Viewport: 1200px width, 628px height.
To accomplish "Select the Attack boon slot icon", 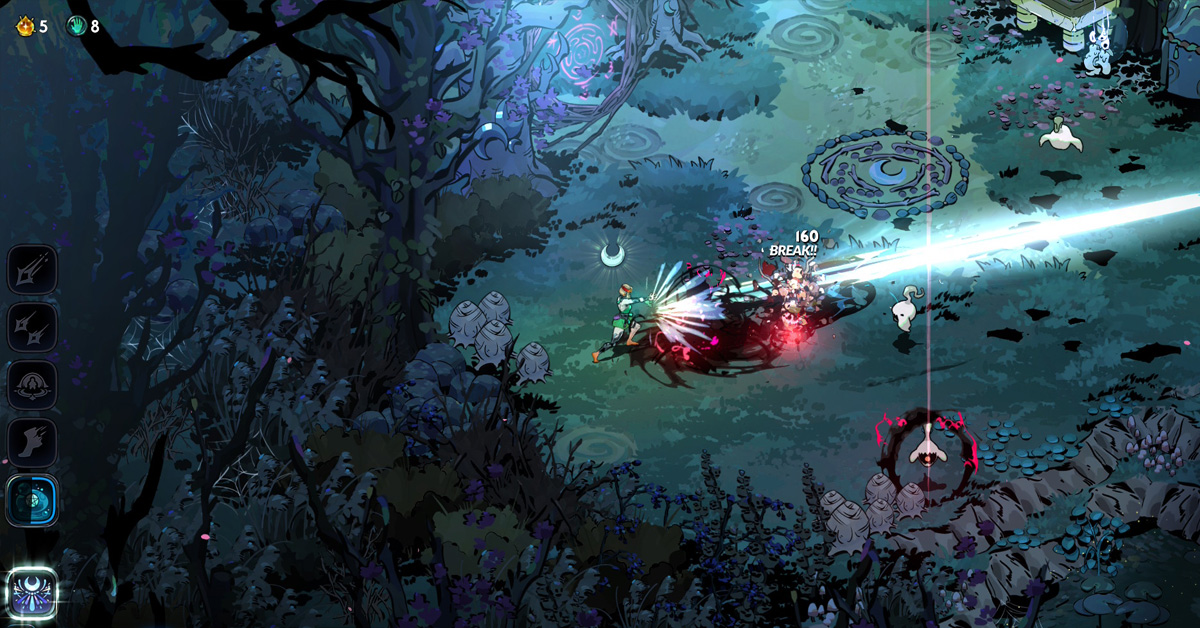I will pos(32,269).
